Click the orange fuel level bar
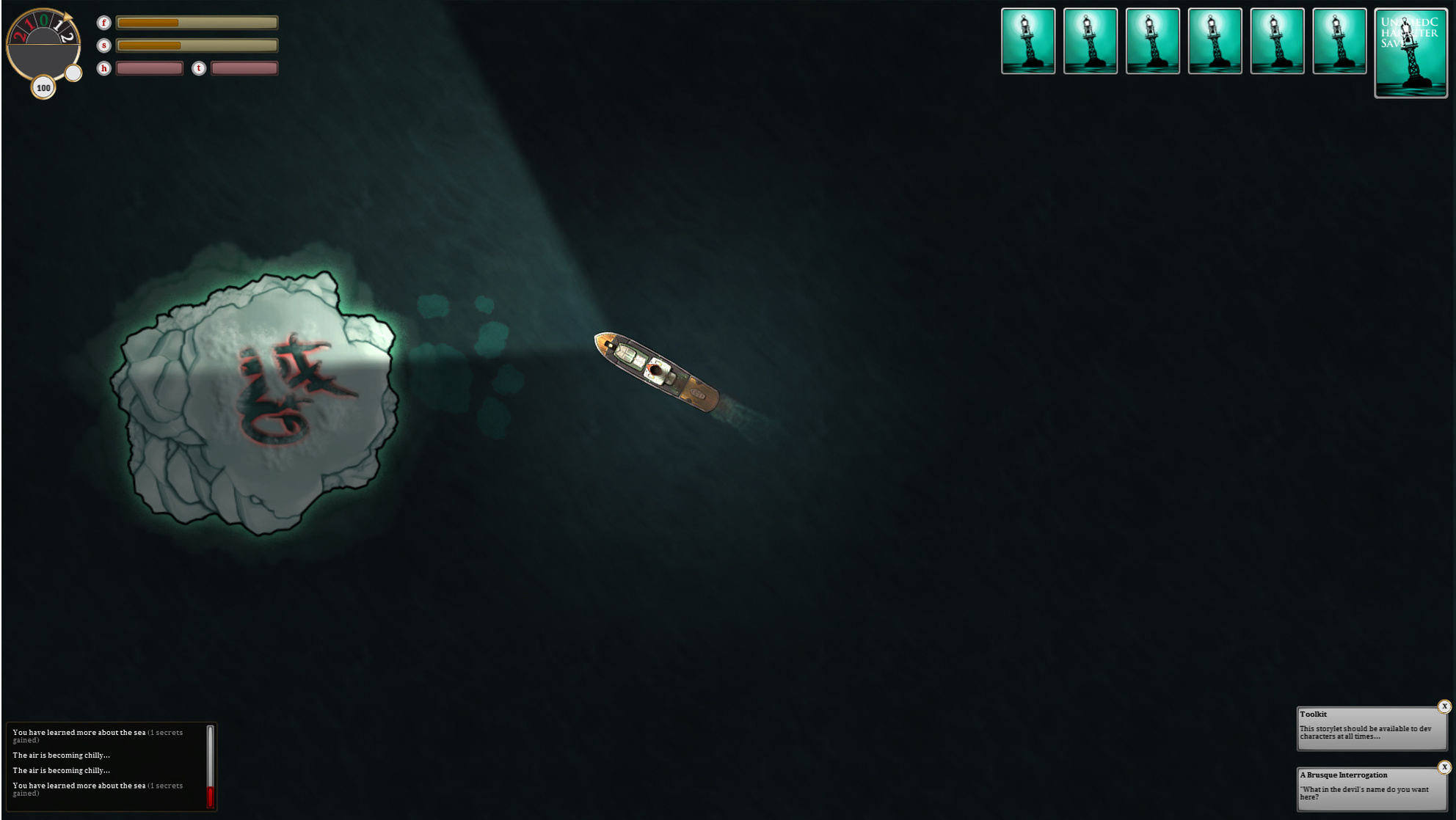This screenshot has height=820, width=1456. (149, 23)
